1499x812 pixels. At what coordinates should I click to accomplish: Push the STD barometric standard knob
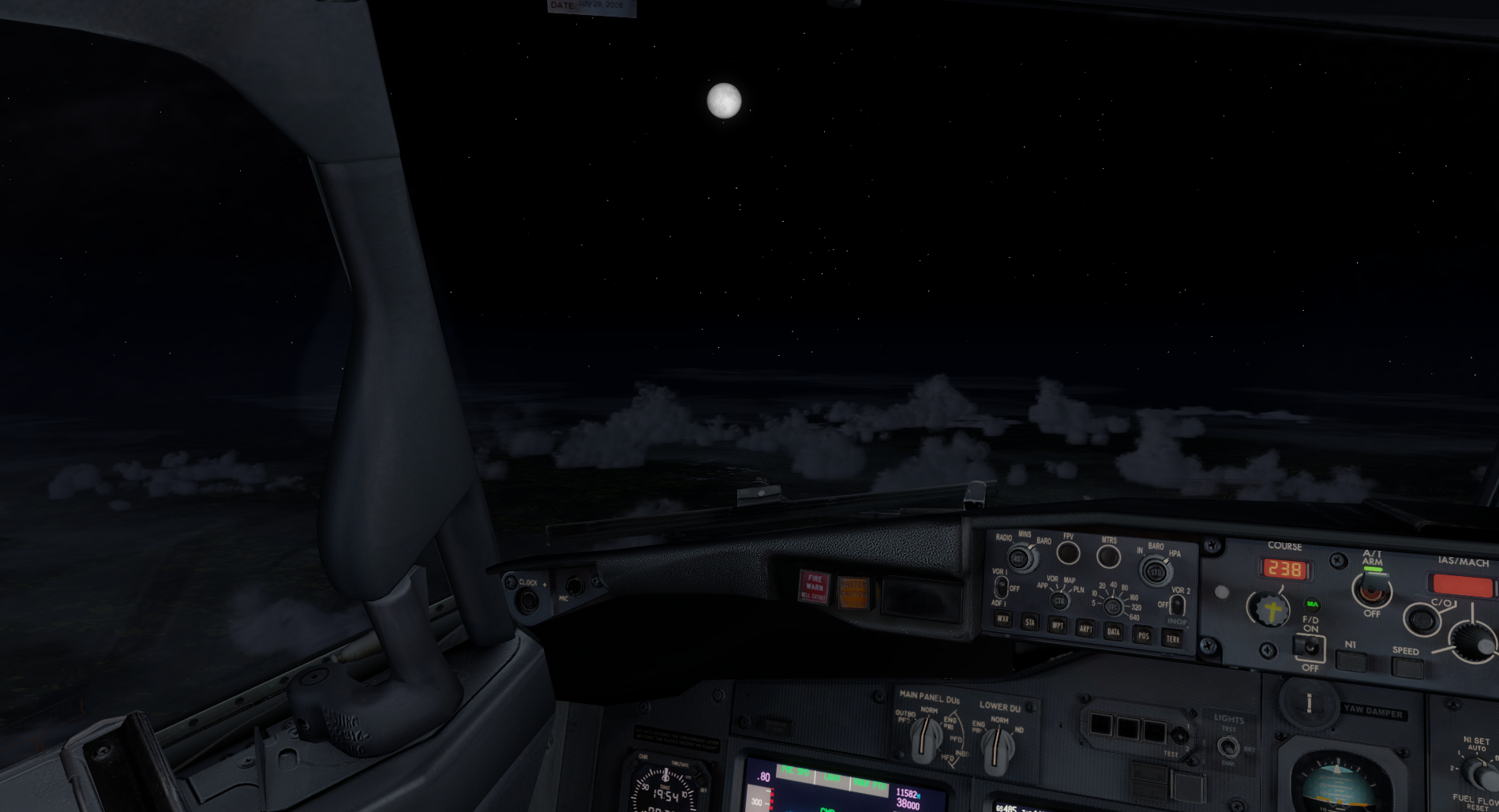click(x=1156, y=571)
